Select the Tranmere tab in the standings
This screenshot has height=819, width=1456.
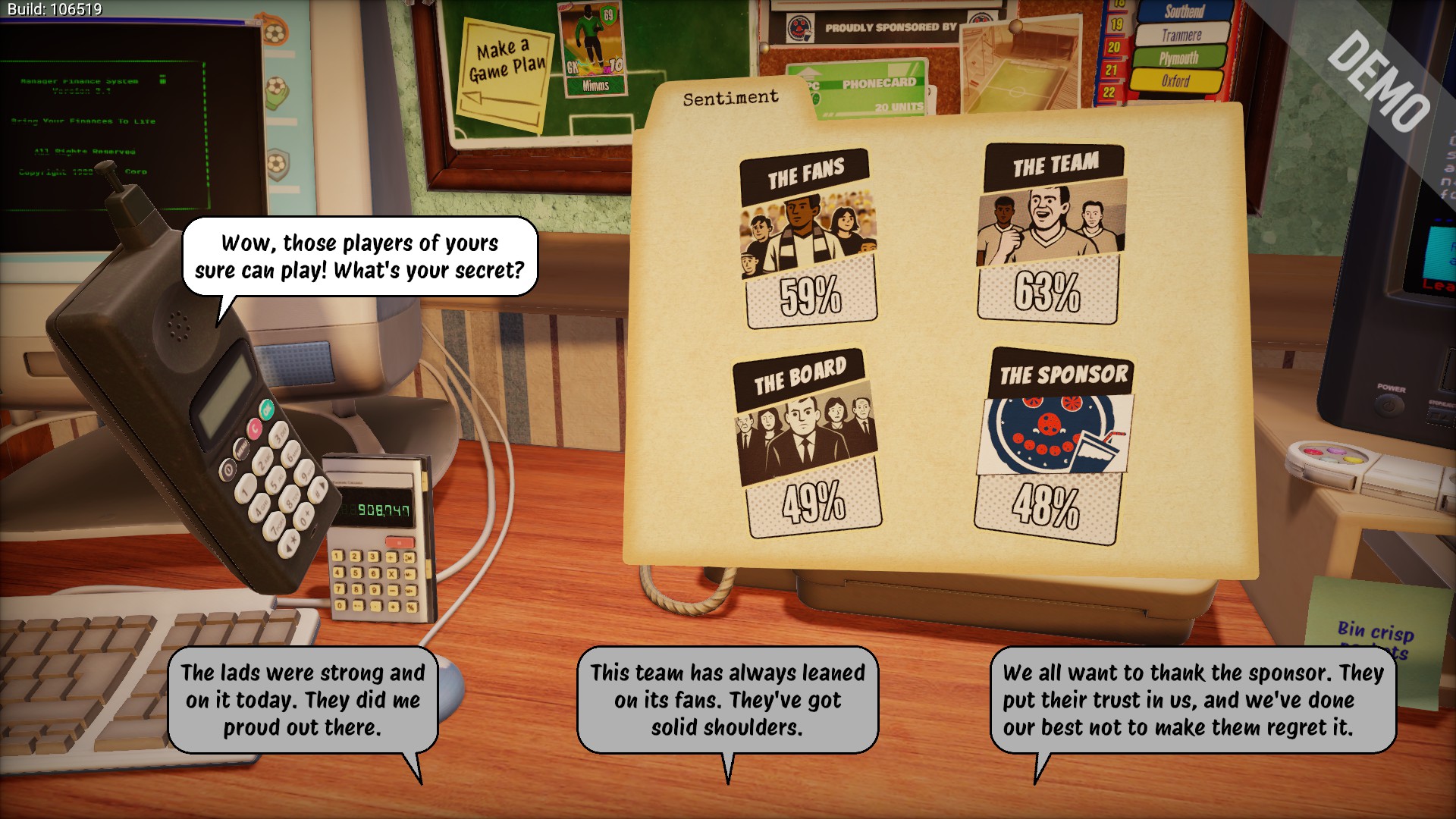pos(1183,35)
